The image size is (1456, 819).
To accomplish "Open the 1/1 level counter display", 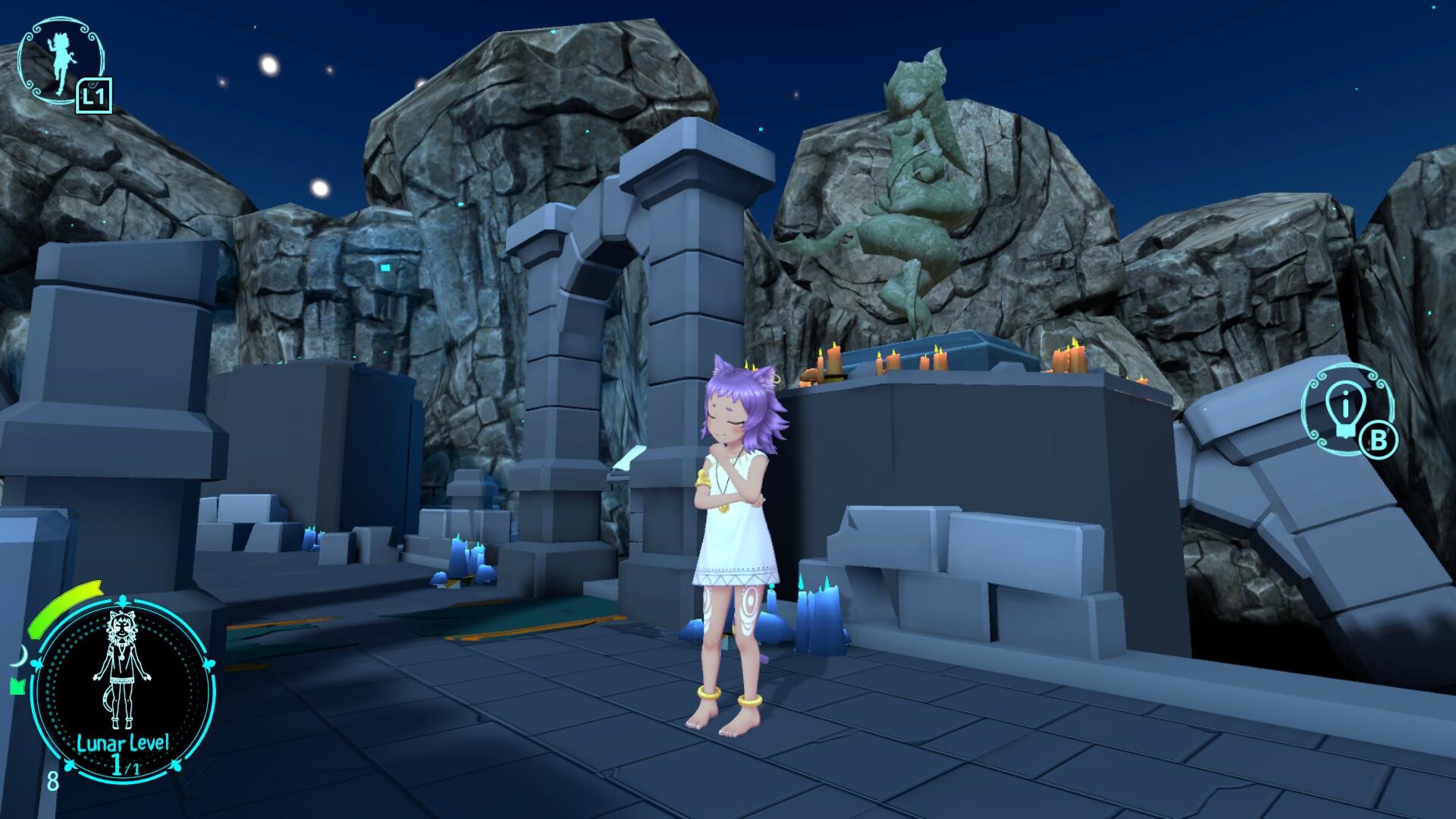I will click(126, 764).
